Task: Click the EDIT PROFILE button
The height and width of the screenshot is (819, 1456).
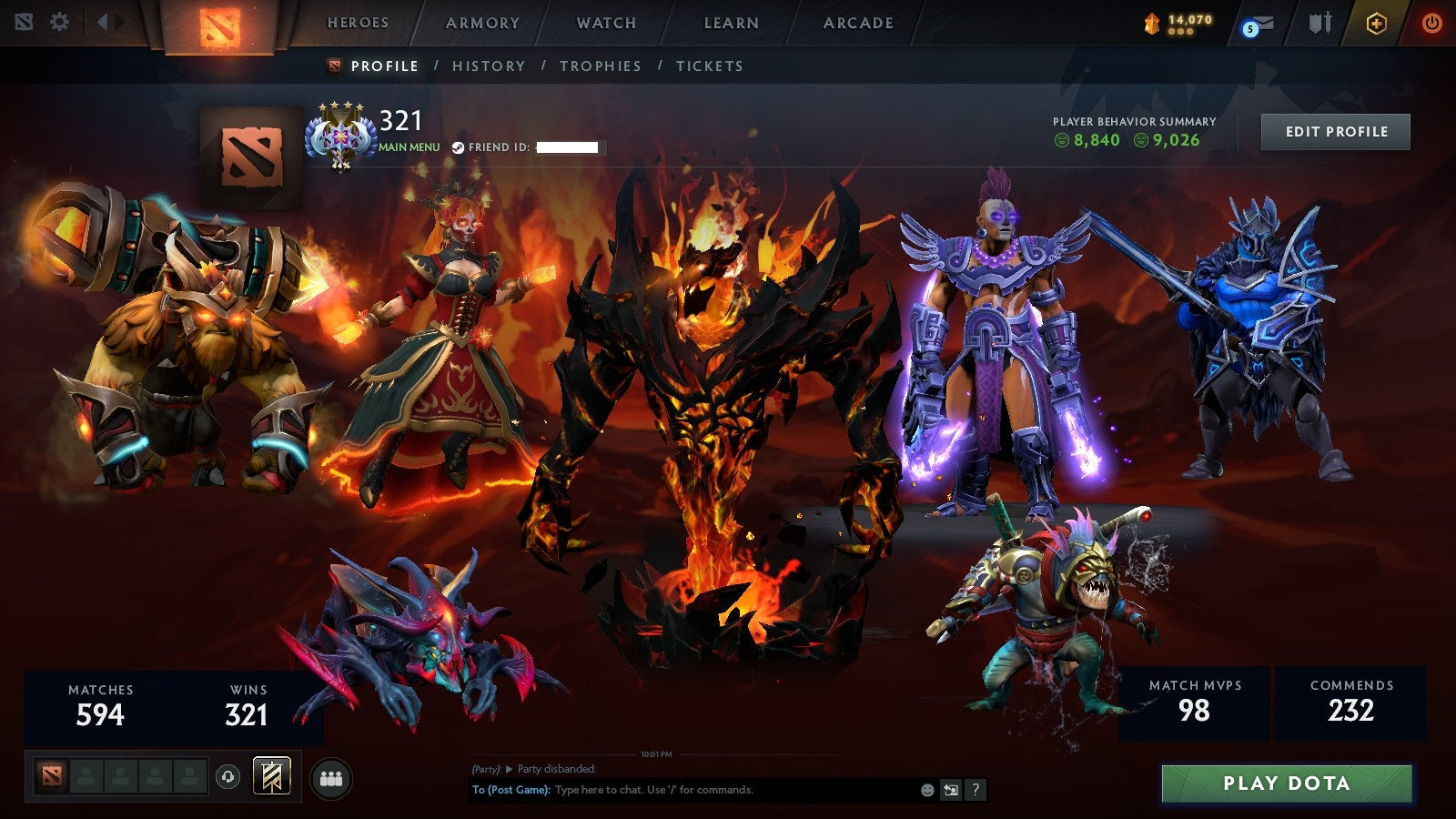Action: (1335, 132)
